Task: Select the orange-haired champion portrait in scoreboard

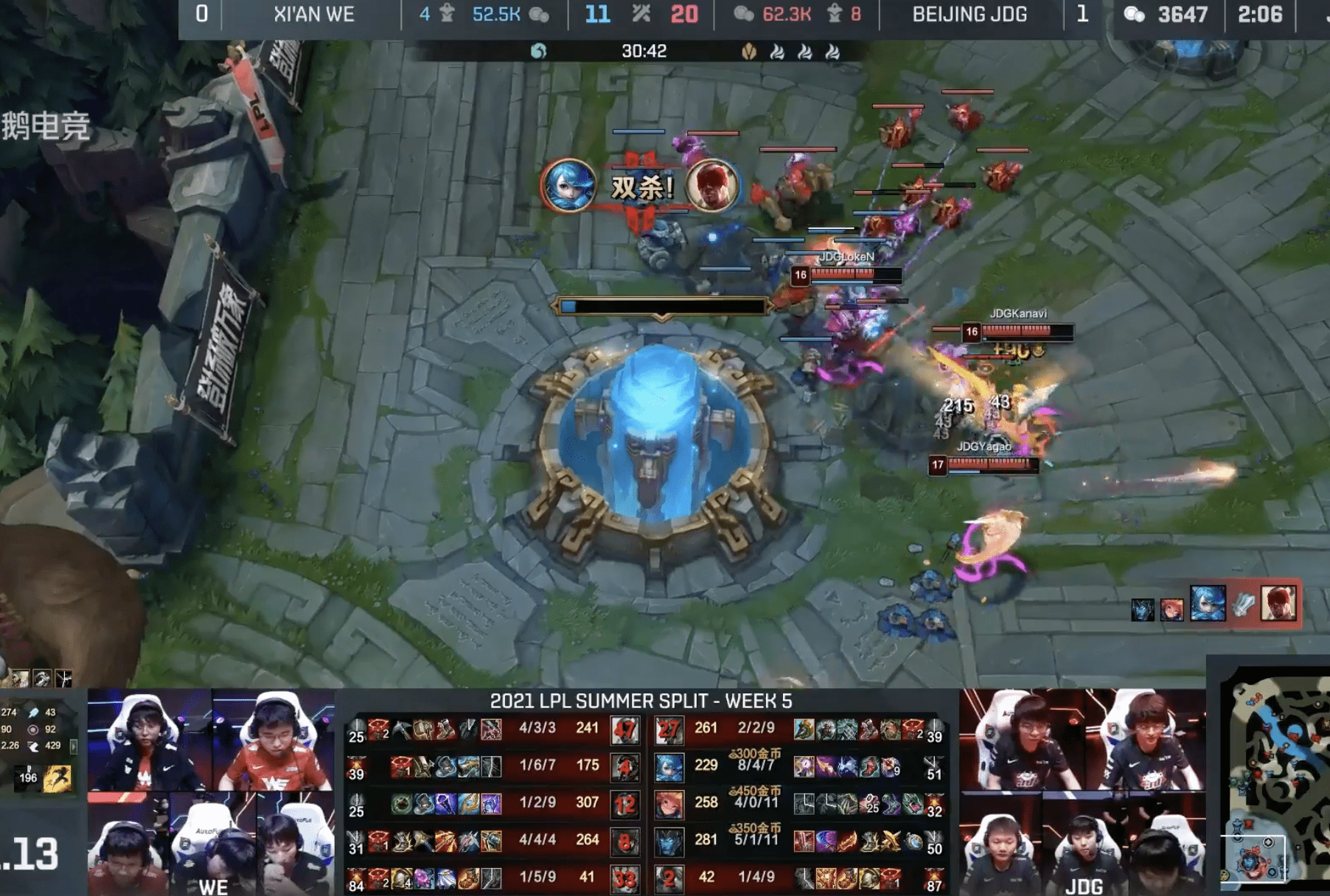Action: (x=669, y=804)
